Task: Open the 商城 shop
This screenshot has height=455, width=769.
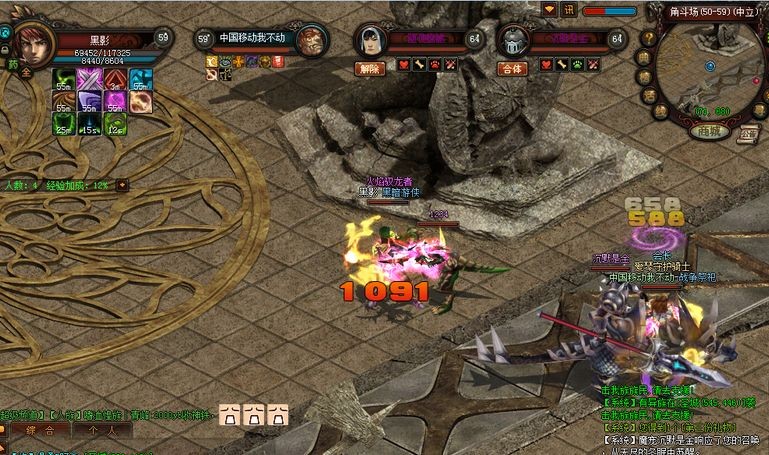Action: tap(710, 131)
